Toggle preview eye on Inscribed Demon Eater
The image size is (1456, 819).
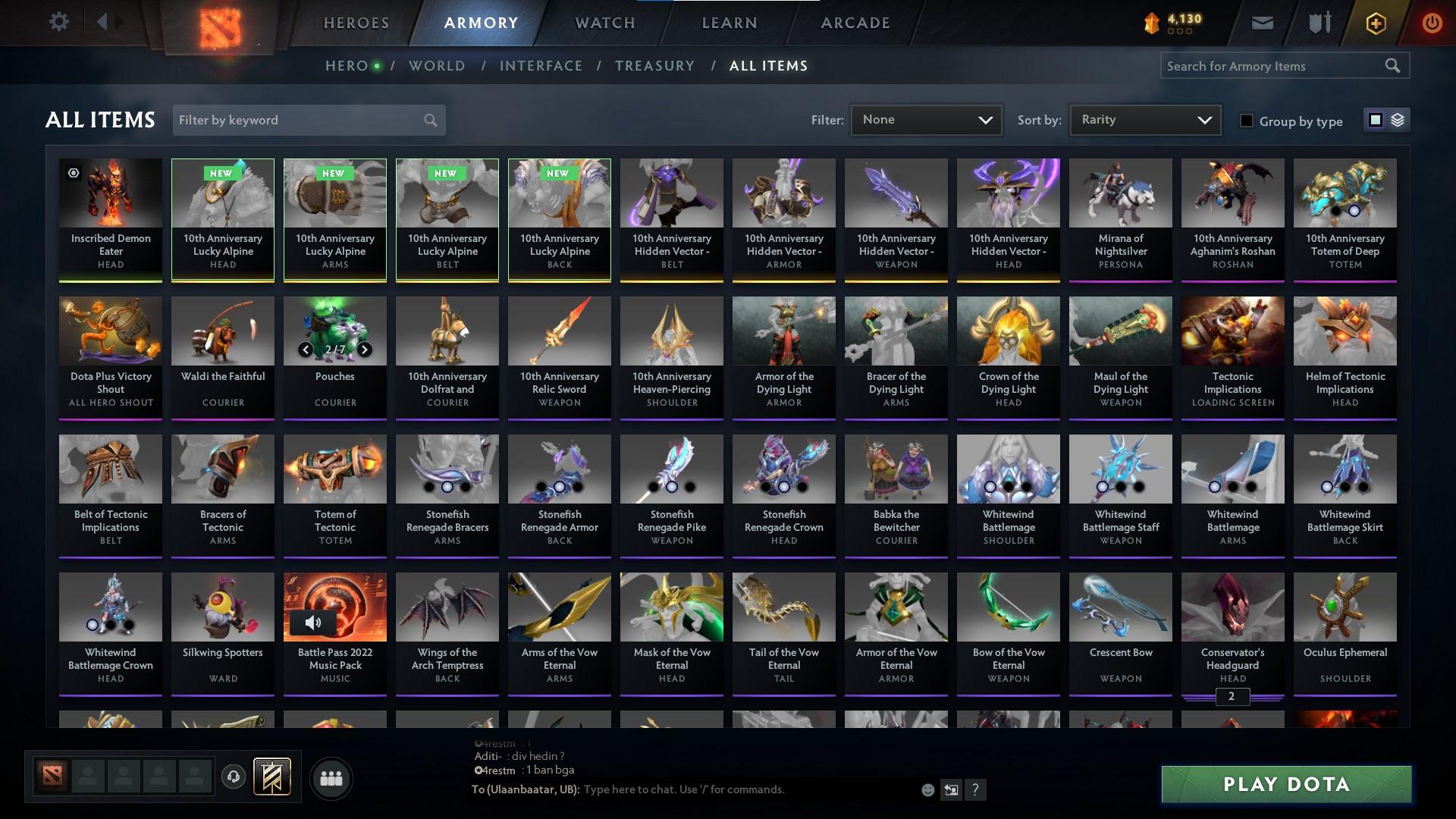pos(74,174)
